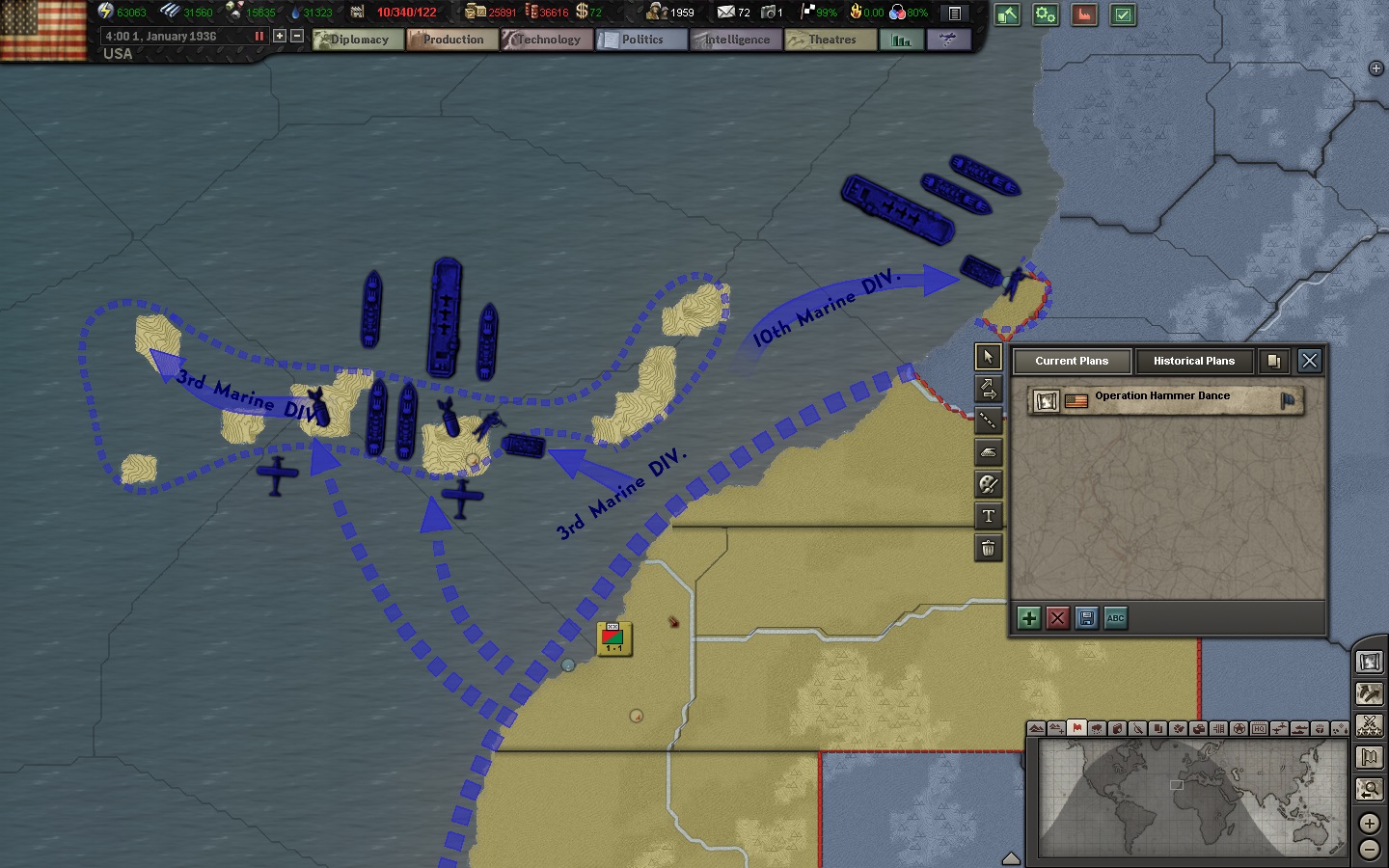The height and width of the screenshot is (868, 1389).
Task: Click the trash delete tool
Action: [988, 548]
